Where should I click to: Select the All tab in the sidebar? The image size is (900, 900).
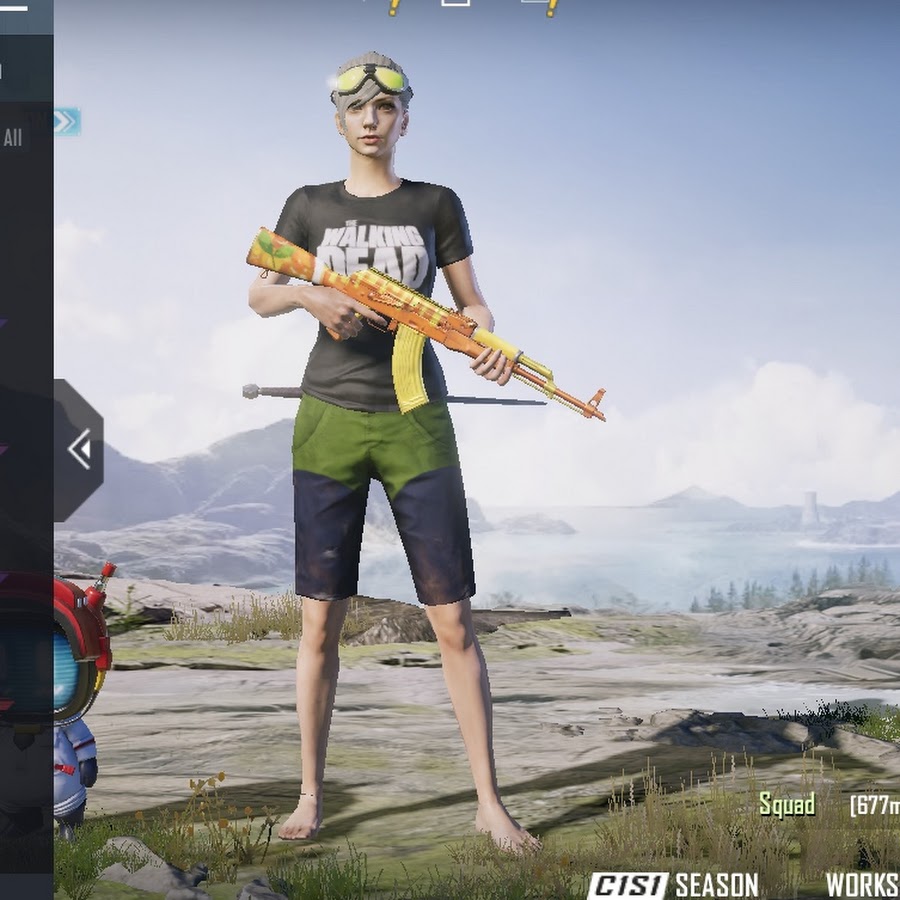(13, 139)
